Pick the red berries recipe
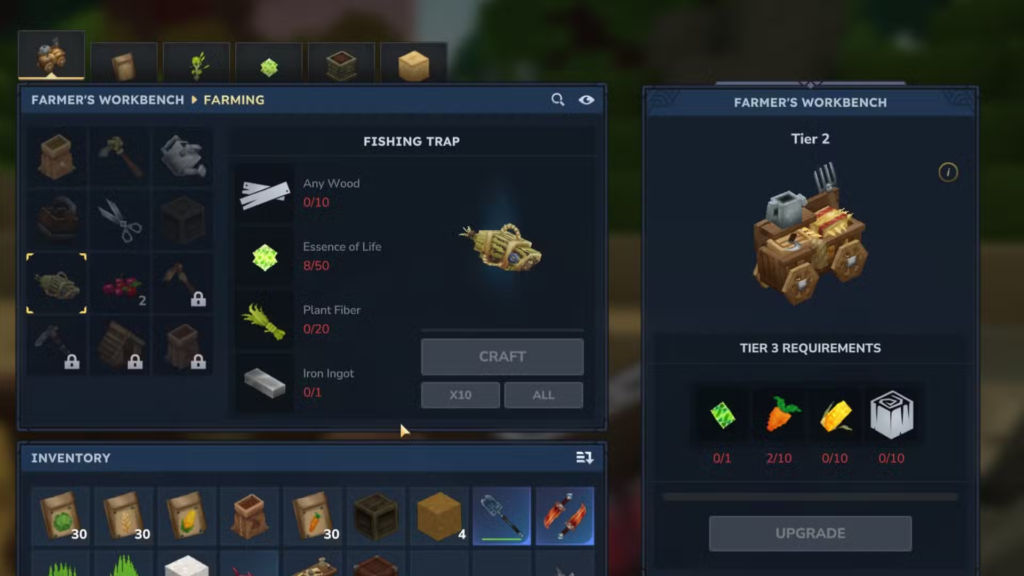The height and width of the screenshot is (576, 1024). pyautogui.click(x=120, y=284)
